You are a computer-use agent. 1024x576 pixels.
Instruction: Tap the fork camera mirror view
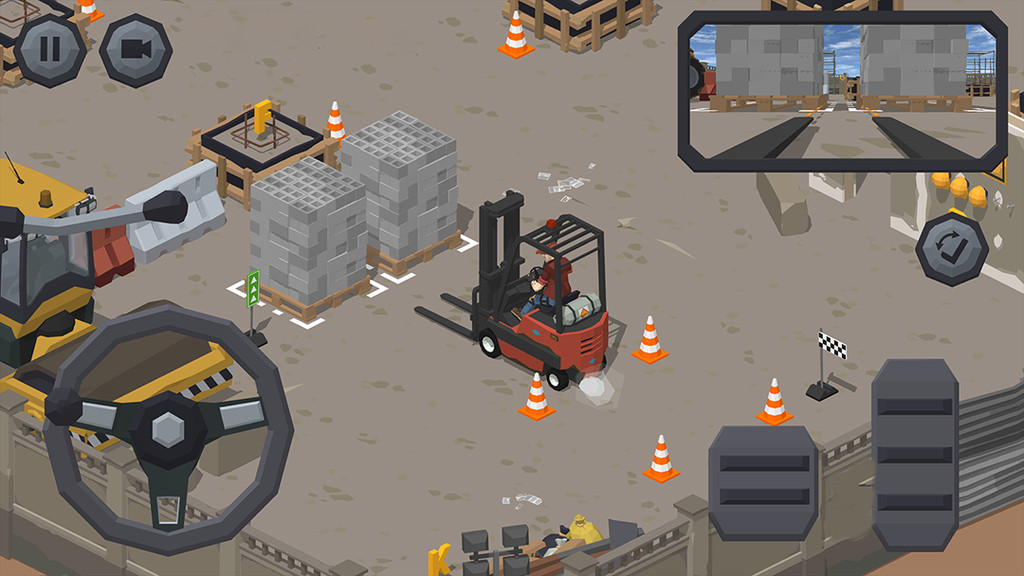tap(842, 90)
